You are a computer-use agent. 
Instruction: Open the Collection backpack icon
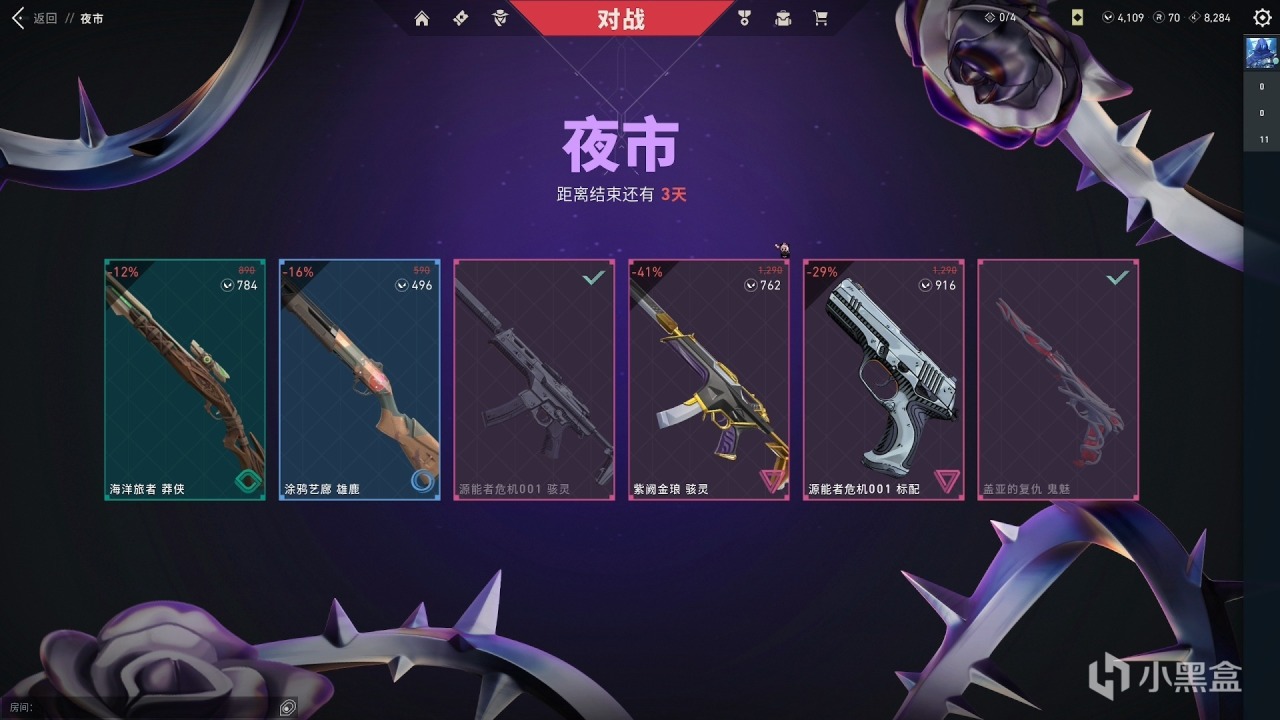point(782,18)
